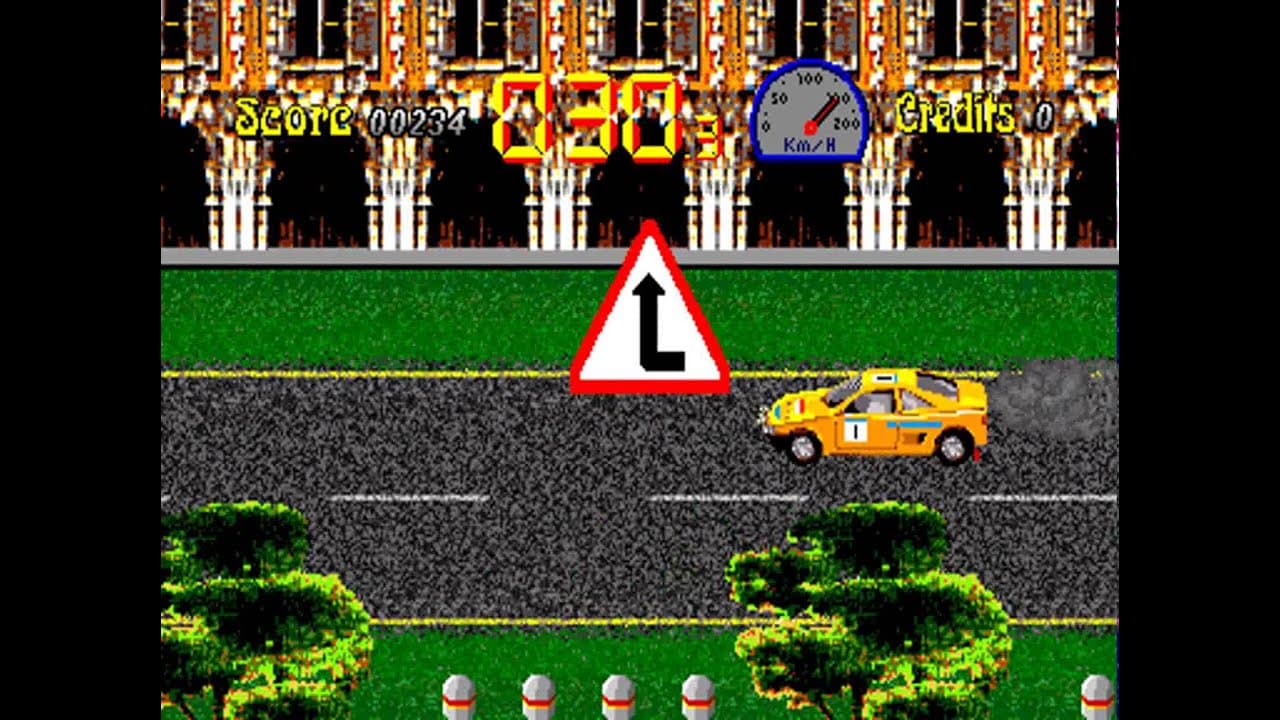Click the speedometer gauge icon

810,108
